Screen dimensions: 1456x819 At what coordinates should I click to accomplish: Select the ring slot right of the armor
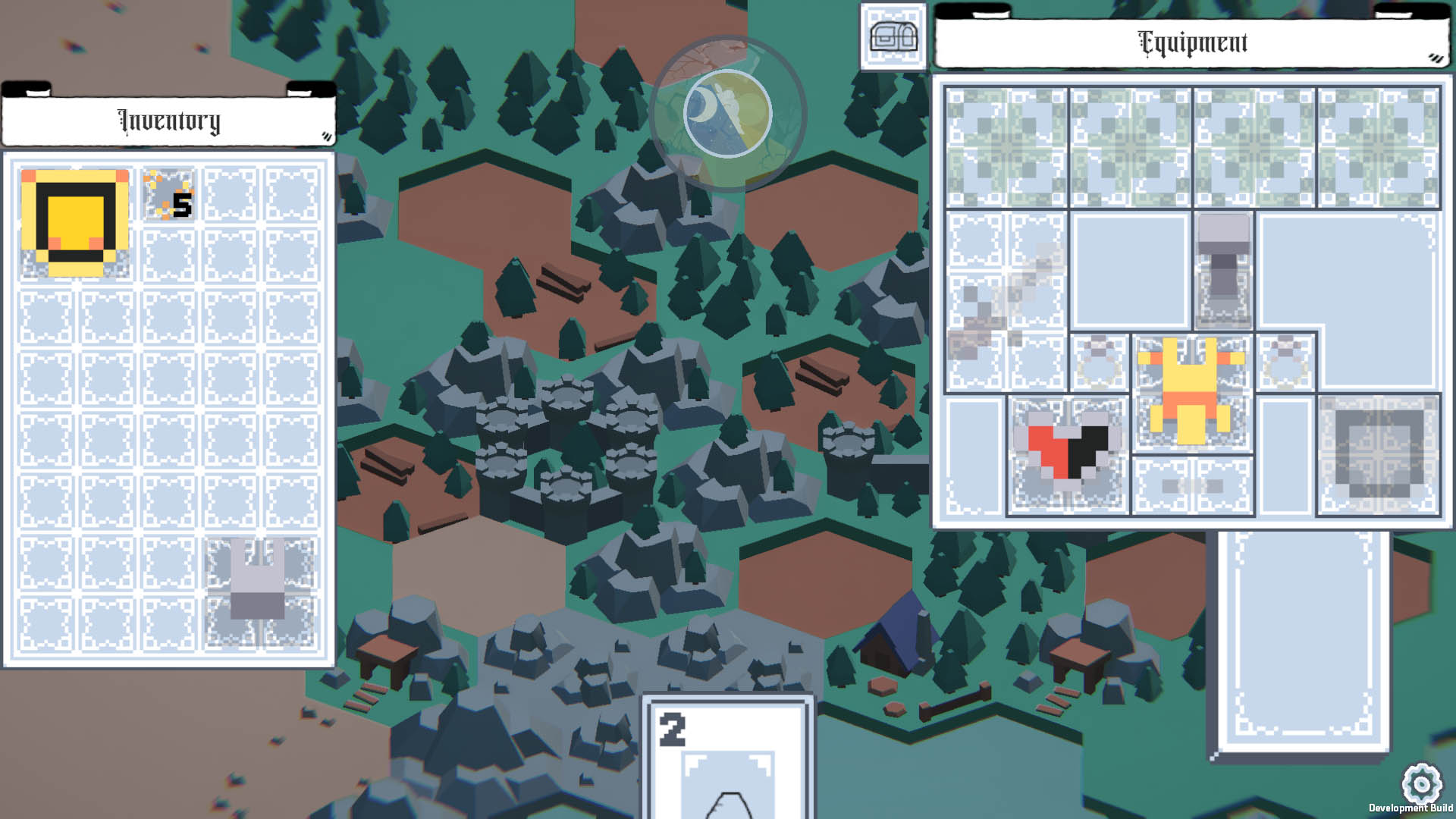pyautogui.click(x=1285, y=362)
